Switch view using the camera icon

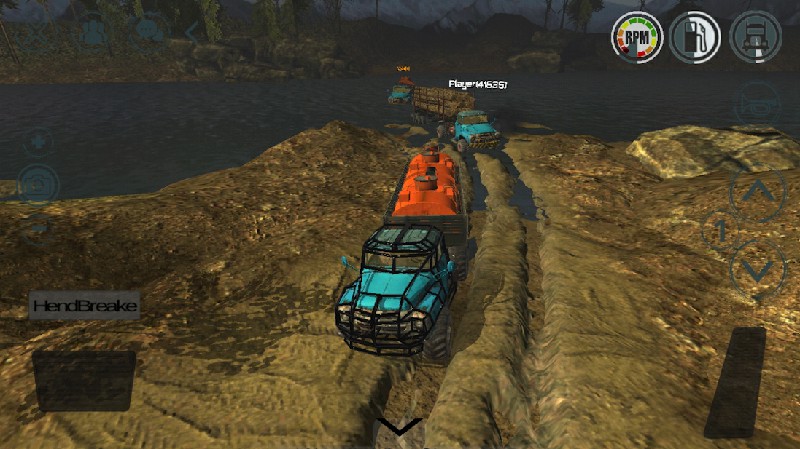pyautogui.click(x=38, y=184)
